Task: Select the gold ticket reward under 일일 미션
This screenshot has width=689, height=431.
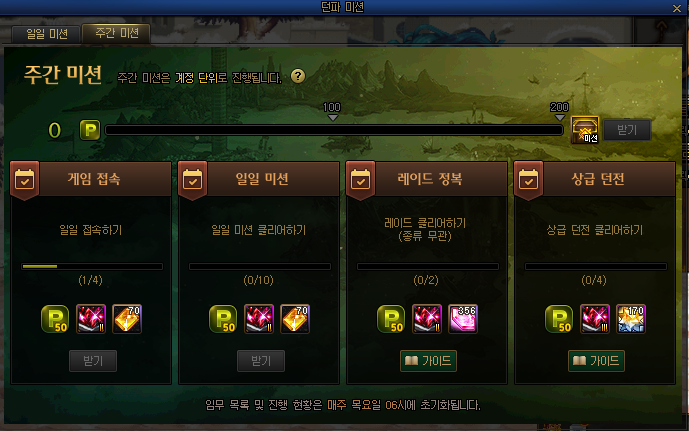Action: click(295, 318)
